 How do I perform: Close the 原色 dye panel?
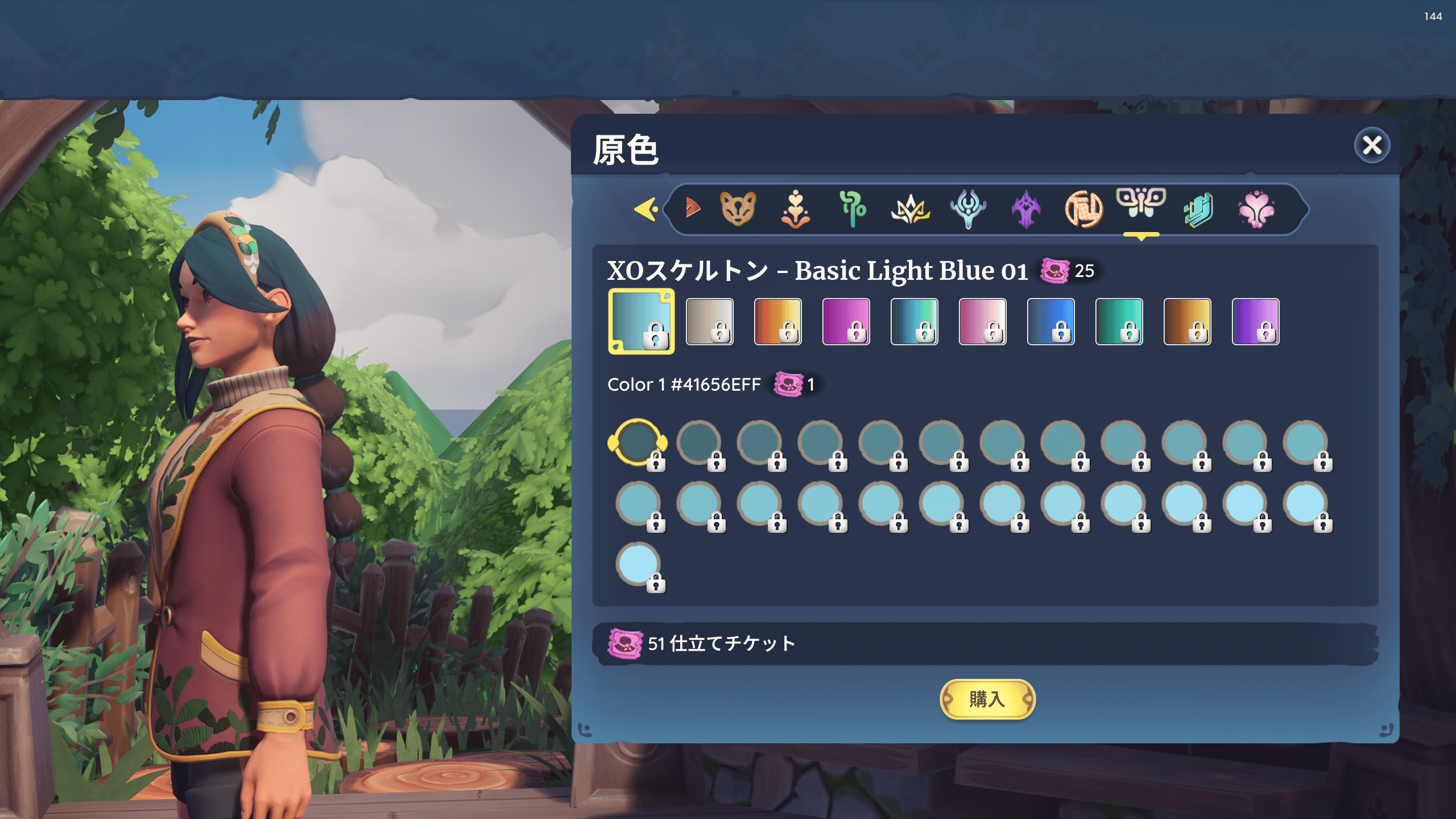click(1371, 146)
